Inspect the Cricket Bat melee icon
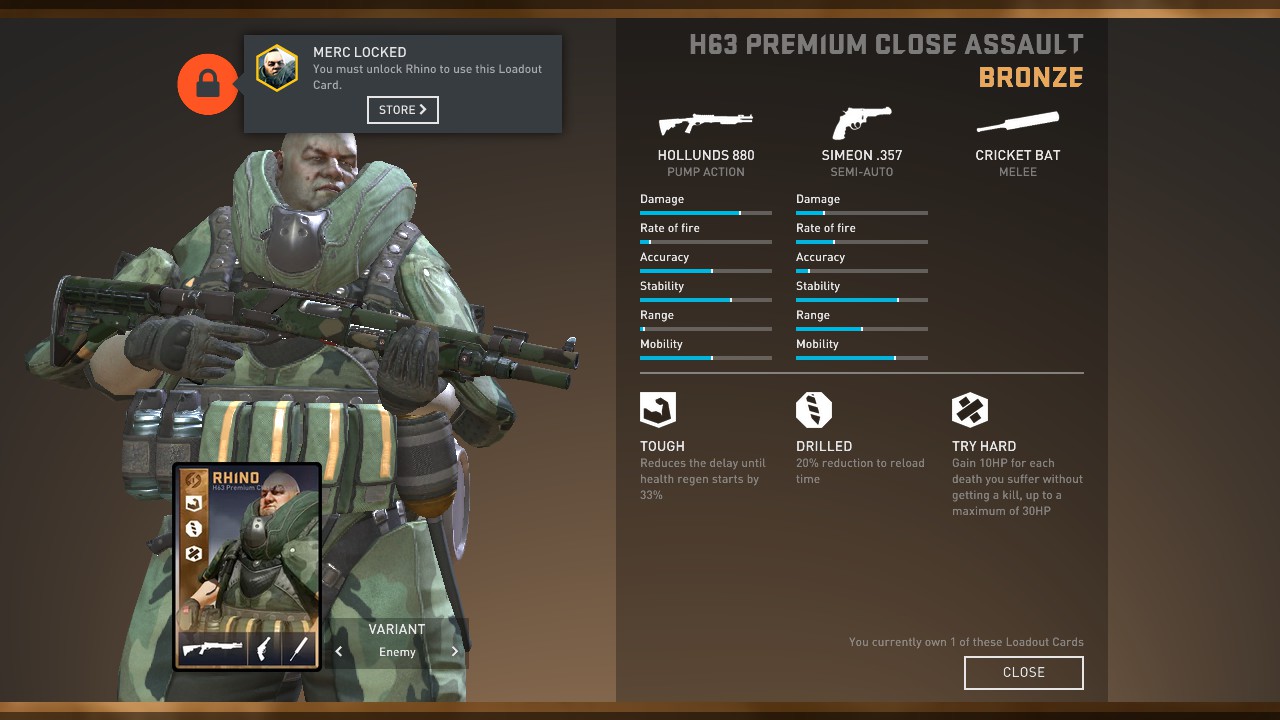 click(1017, 123)
